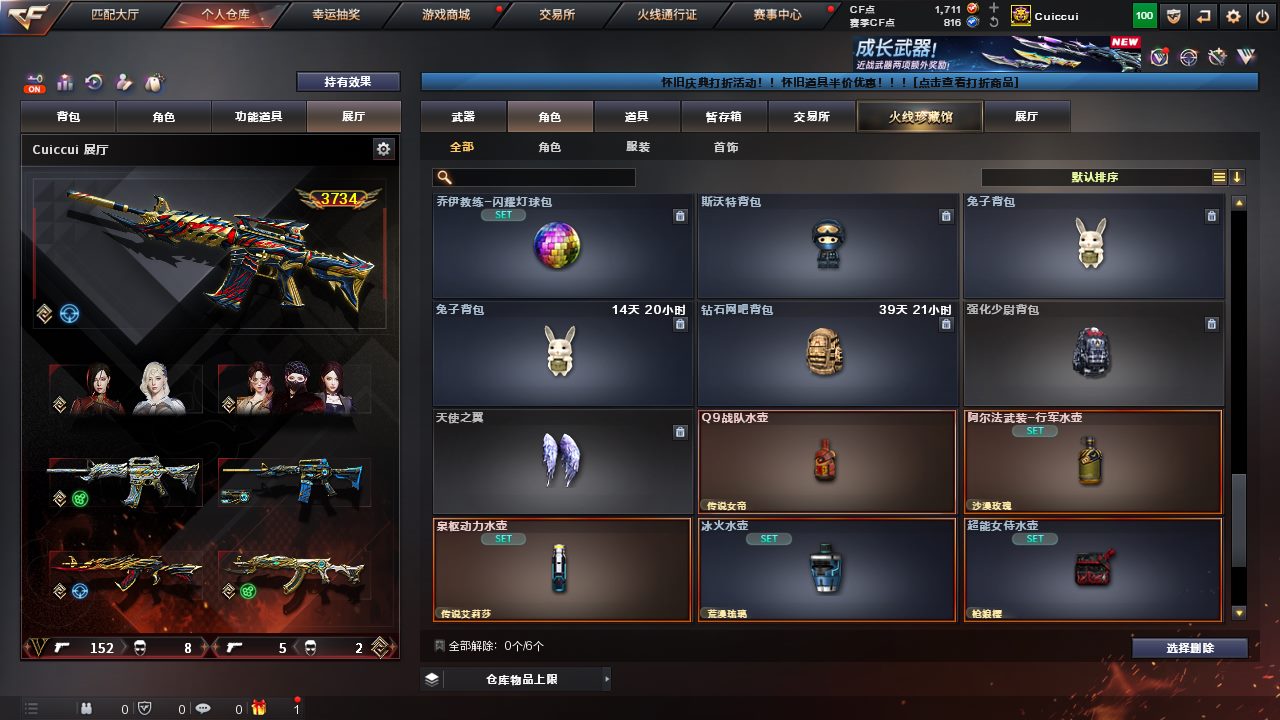The image size is (1280, 720).
Task: Open showroom settings gear icon
Action: pos(383,149)
